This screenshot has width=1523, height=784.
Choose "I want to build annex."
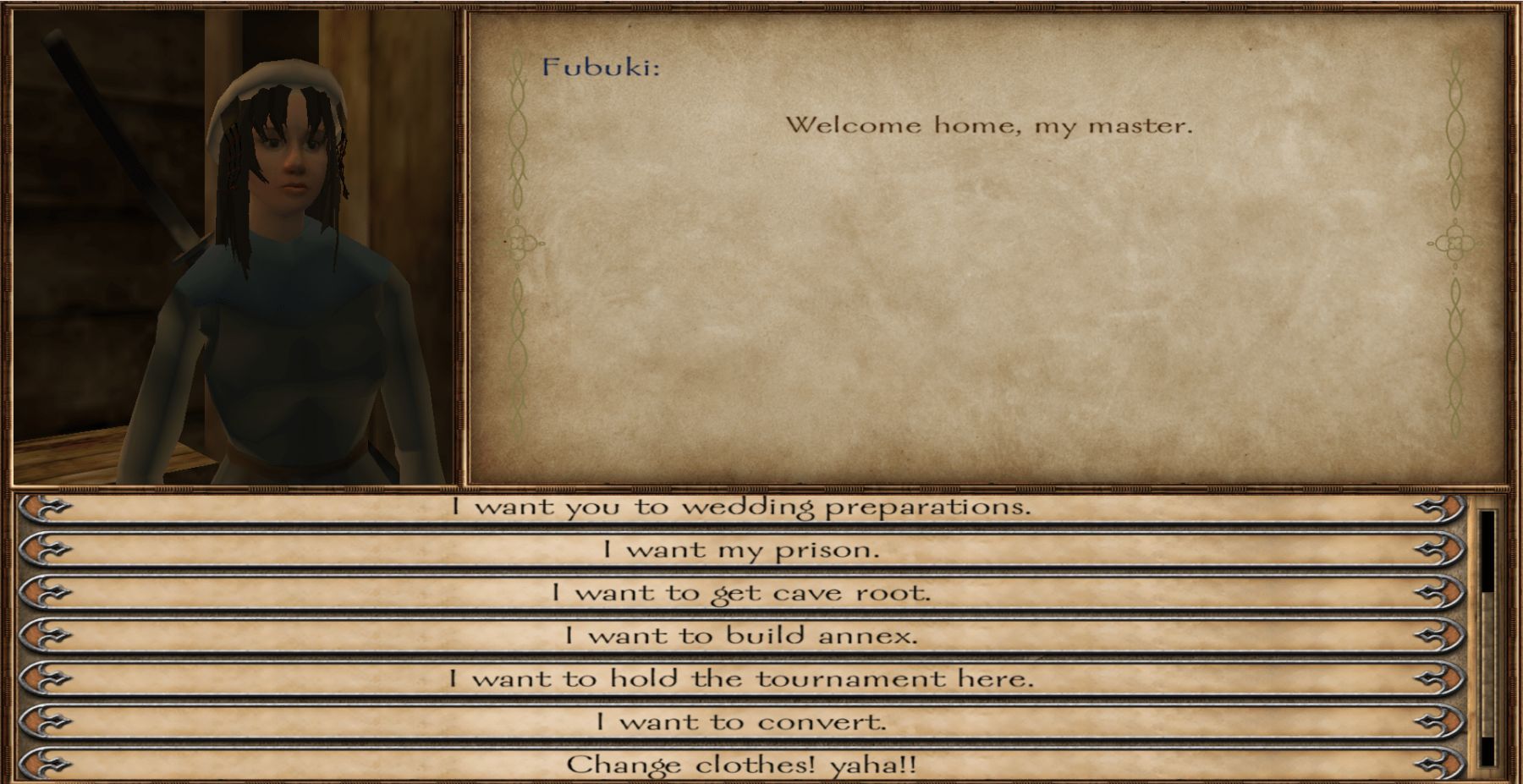(741, 636)
